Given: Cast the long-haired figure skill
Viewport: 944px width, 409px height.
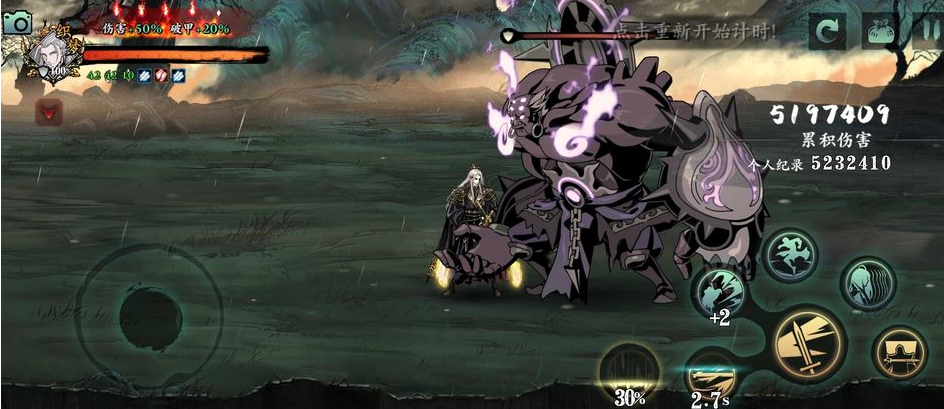Looking at the screenshot, I should pyautogui.click(x=866, y=283).
